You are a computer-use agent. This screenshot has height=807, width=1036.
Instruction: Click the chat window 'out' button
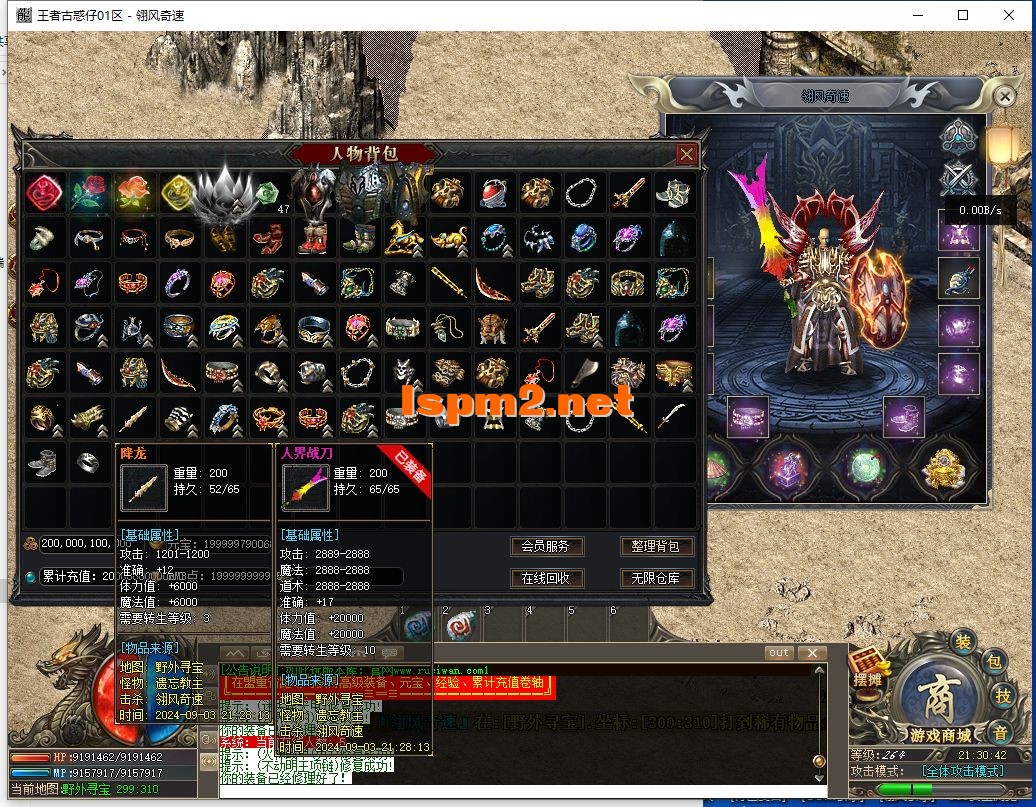tap(779, 653)
